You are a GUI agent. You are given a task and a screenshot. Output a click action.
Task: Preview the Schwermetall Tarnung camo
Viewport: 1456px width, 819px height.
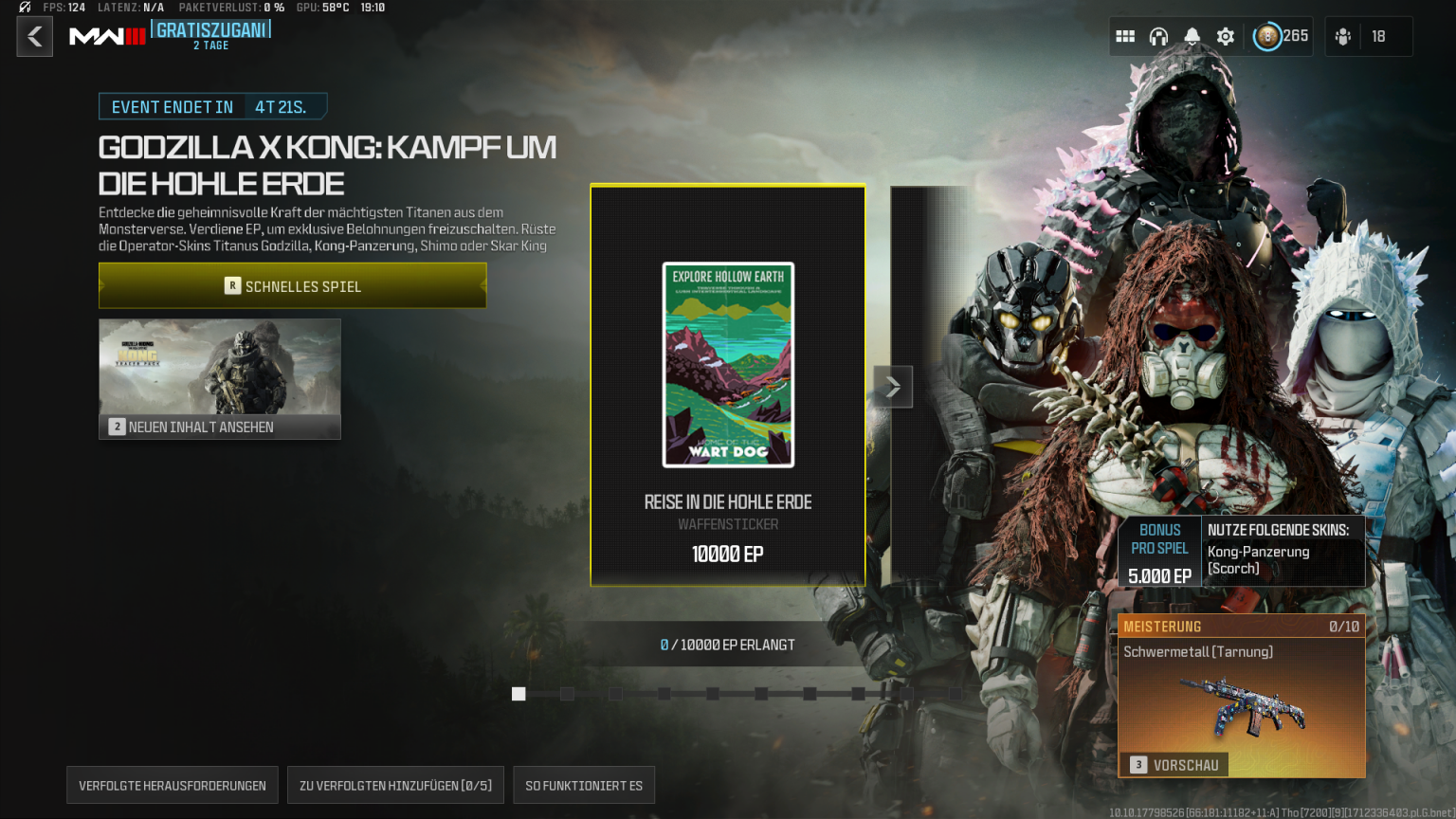coord(1175,765)
